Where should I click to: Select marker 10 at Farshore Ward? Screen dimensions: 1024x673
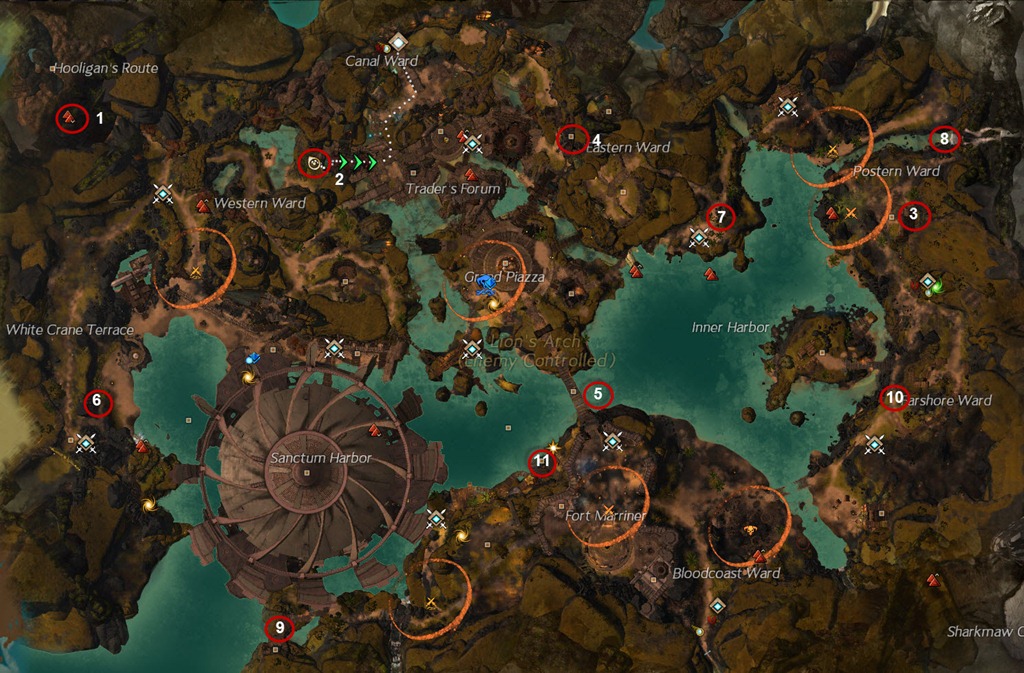893,398
